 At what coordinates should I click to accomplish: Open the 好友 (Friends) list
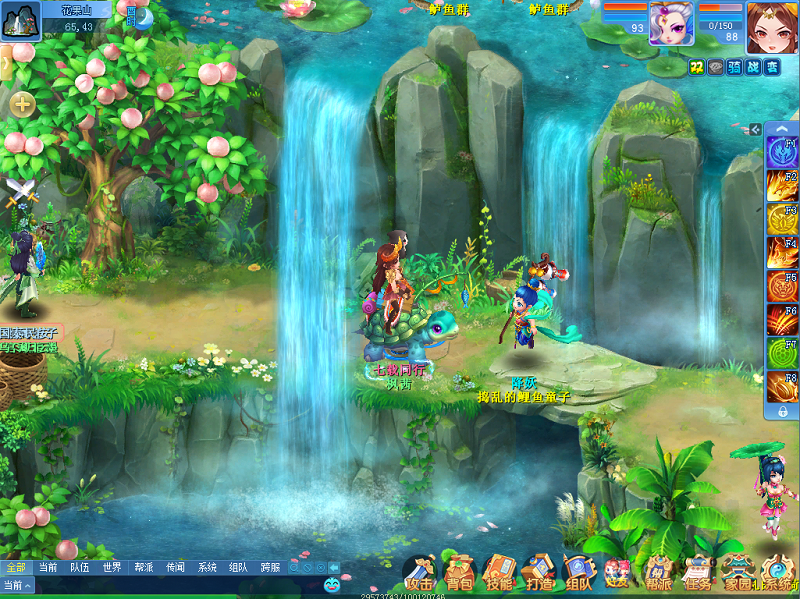tap(617, 573)
